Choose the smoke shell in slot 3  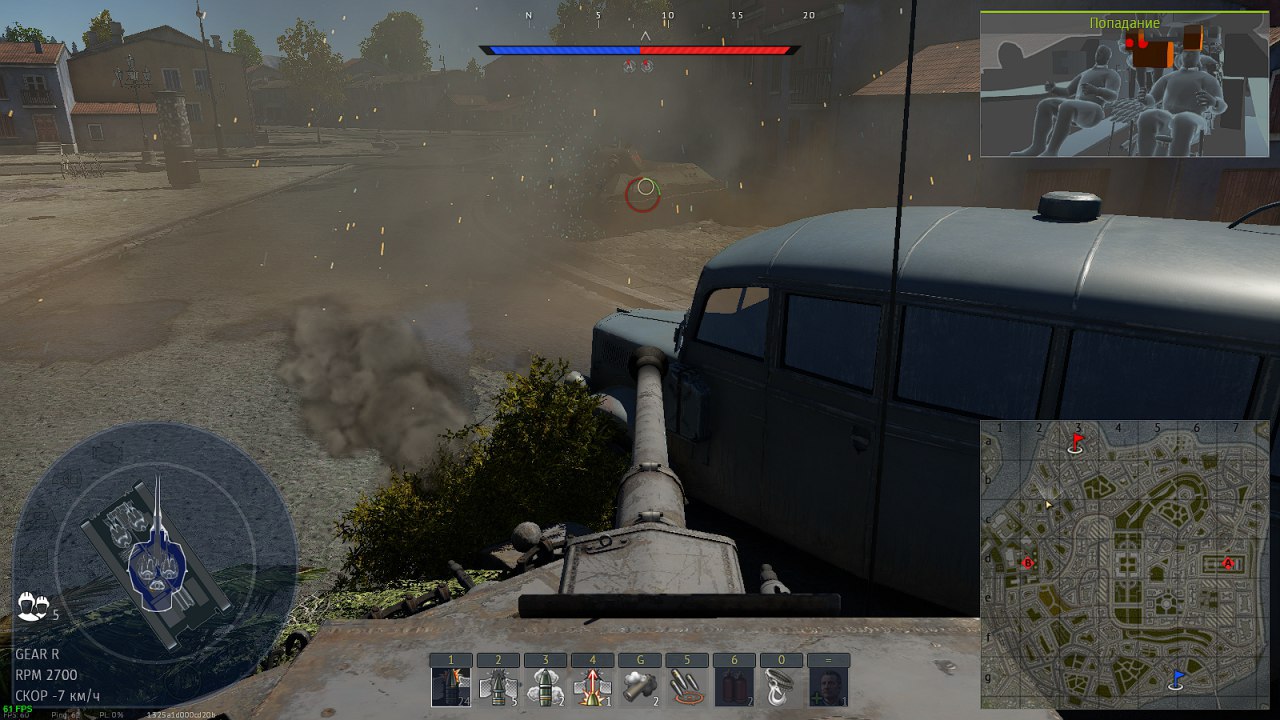(544, 687)
